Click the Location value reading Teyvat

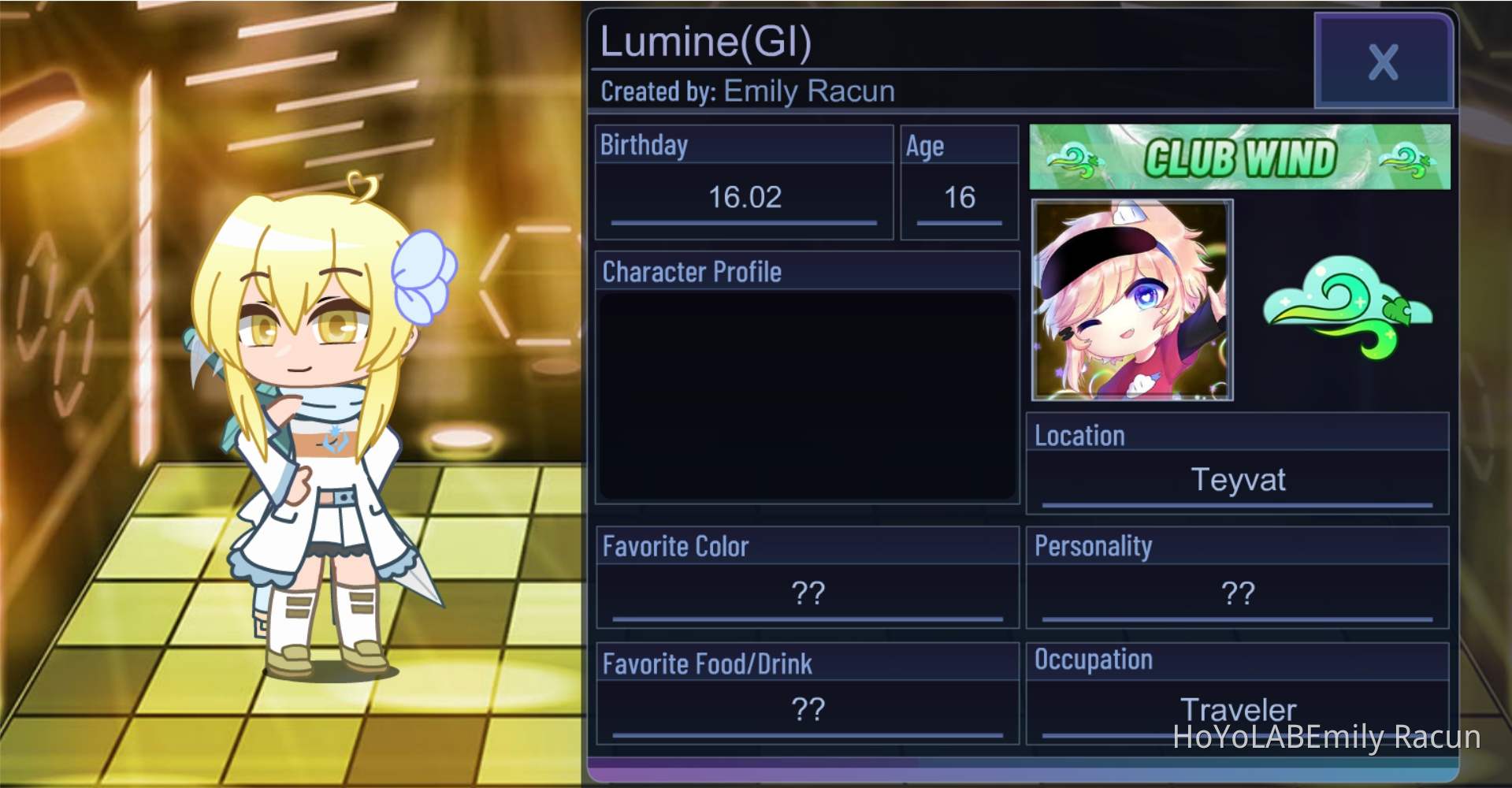[1238, 480]
